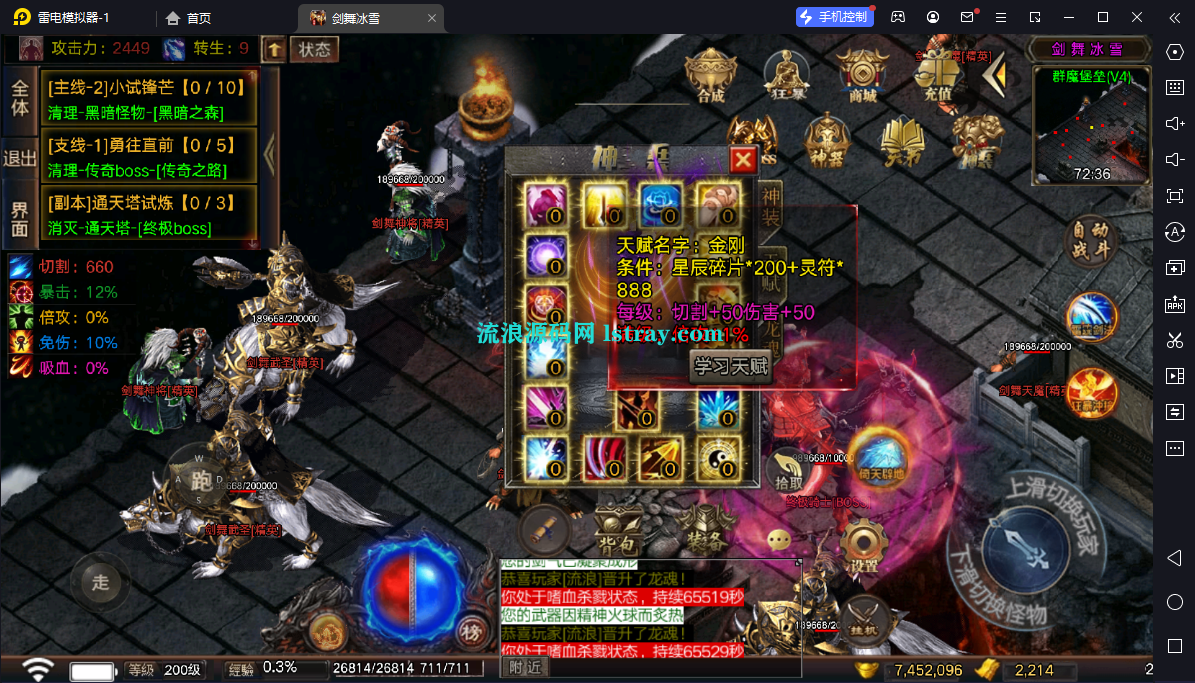Collapse the top icon row arrow
The width and height of the screenshot is (1195, 683).
coord(993,74)
